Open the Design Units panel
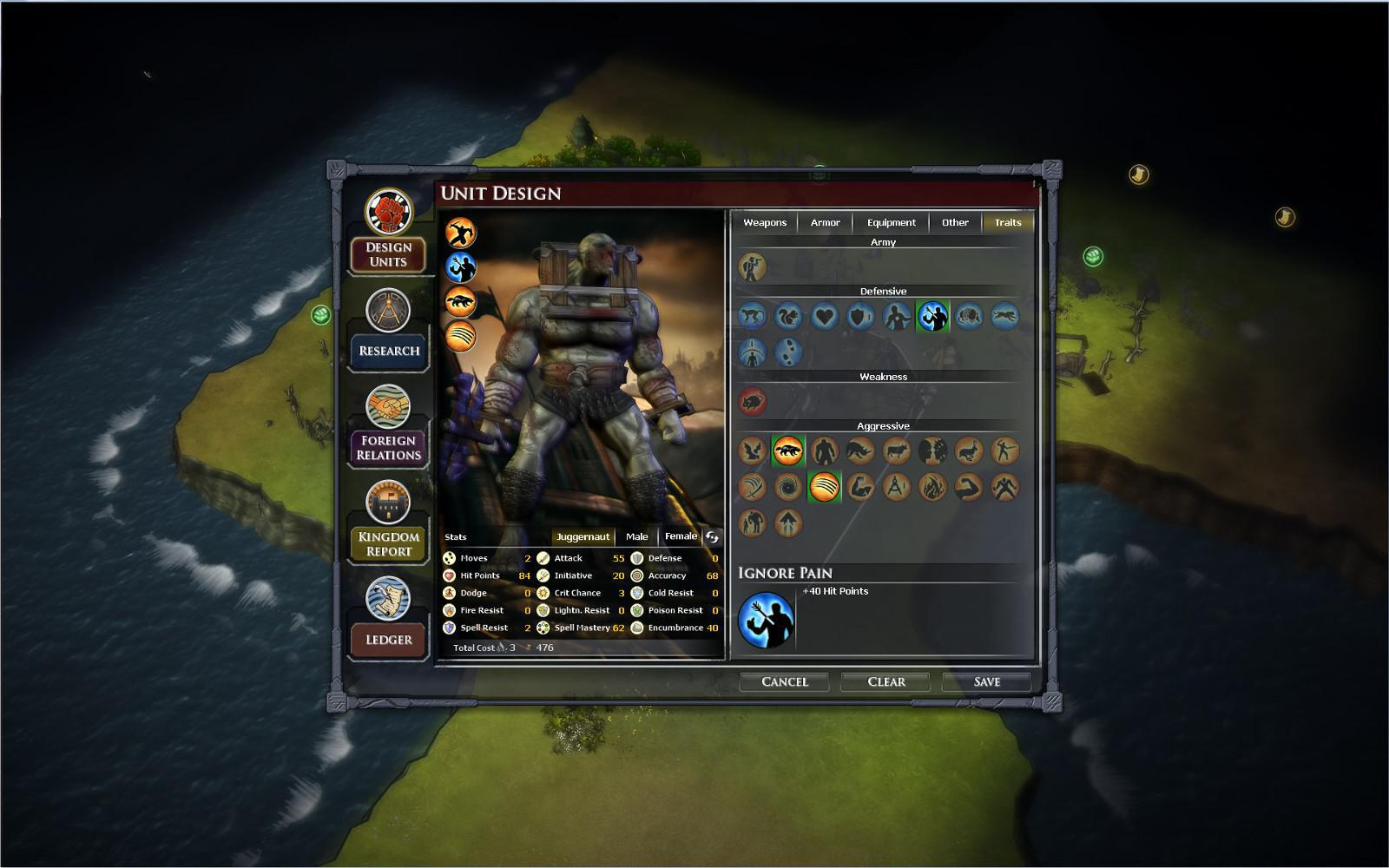1389x868 pixels. 387,254
